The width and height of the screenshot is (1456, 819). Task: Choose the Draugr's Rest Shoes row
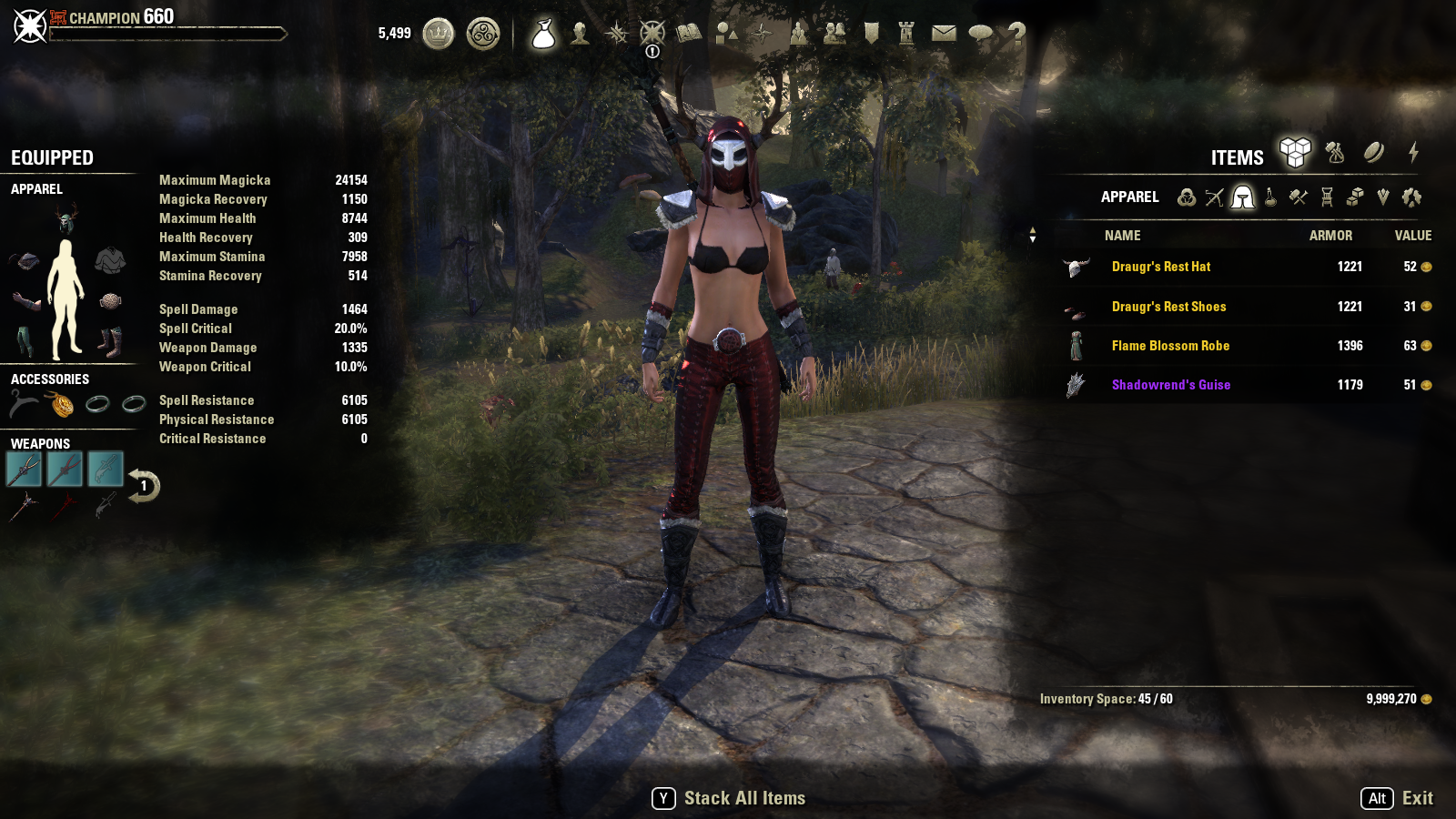pos(1168,307)
